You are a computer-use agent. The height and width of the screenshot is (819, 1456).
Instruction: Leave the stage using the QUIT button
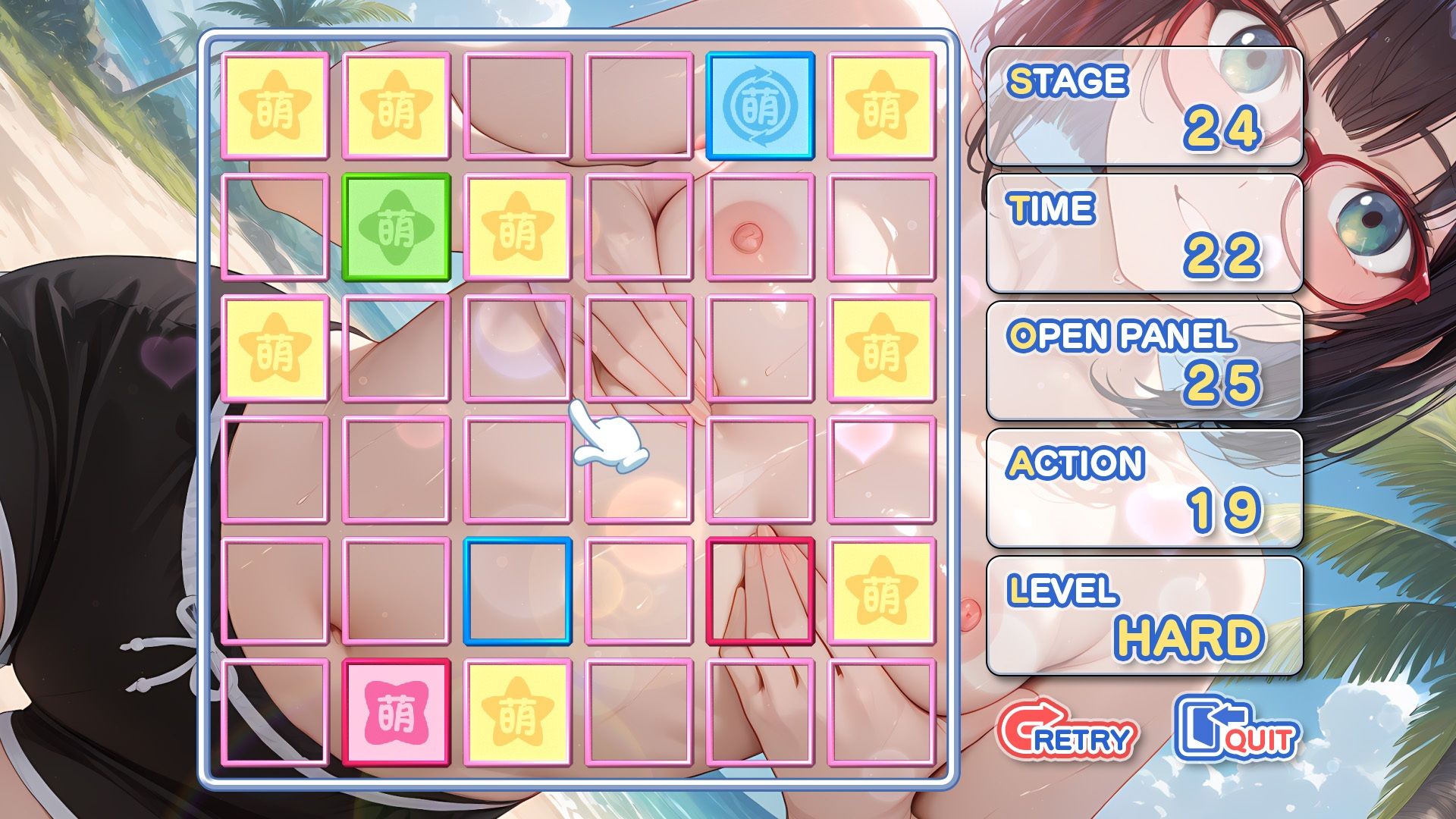pos(1236,730)
